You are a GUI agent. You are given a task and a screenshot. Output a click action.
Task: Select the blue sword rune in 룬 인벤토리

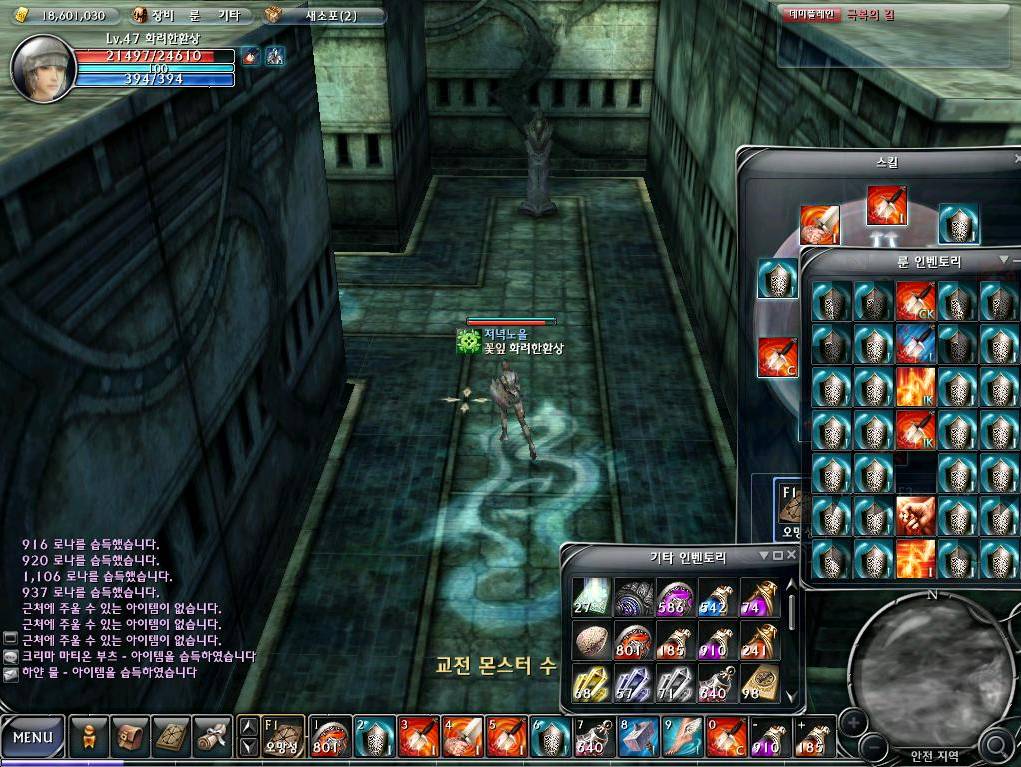click(915, 343)
